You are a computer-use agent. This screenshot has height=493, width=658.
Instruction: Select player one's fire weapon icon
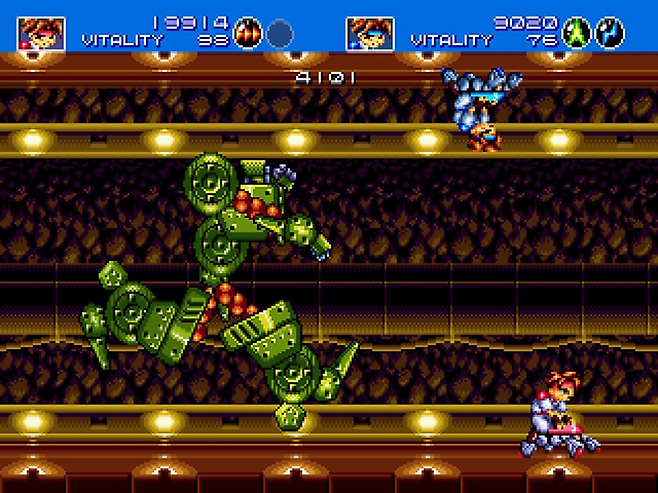pos(249,33)
